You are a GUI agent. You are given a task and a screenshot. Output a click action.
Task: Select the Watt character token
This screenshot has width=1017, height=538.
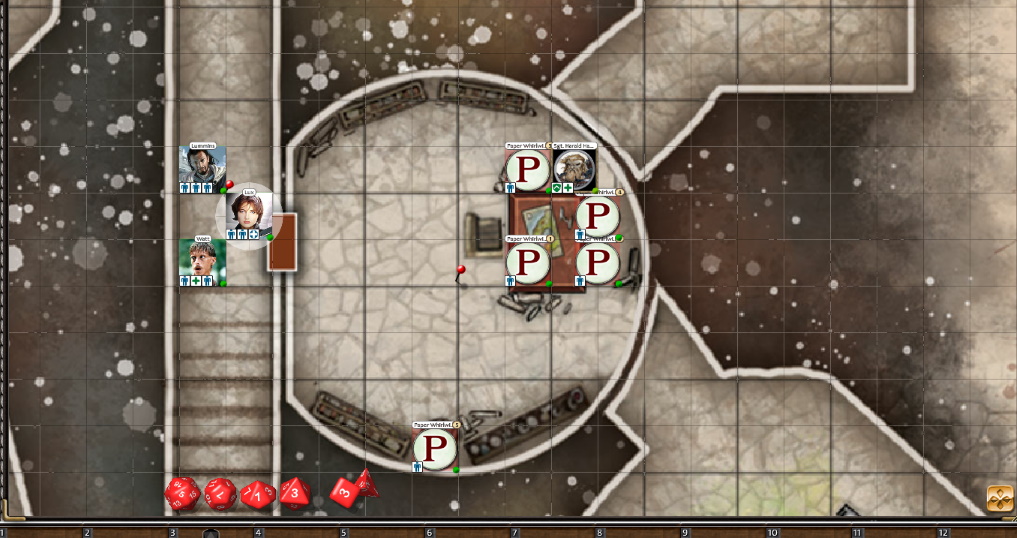click(x=202, y=259)
